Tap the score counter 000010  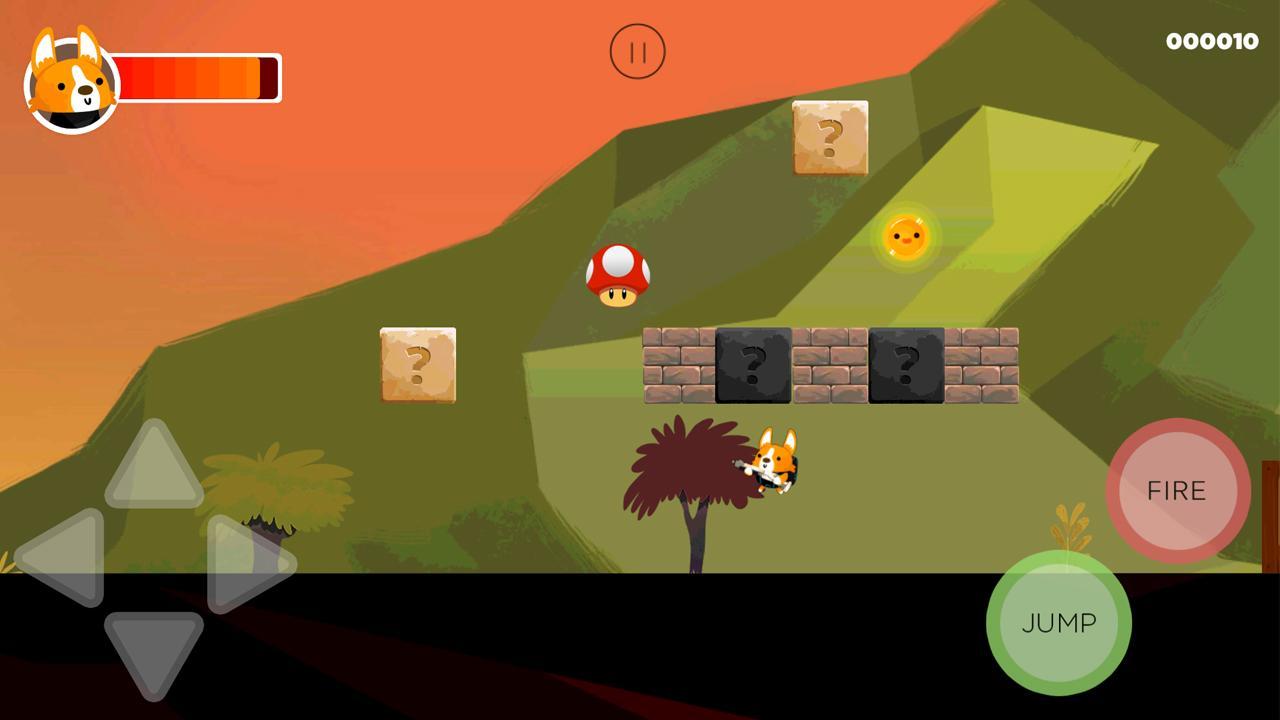[1211, 41]
